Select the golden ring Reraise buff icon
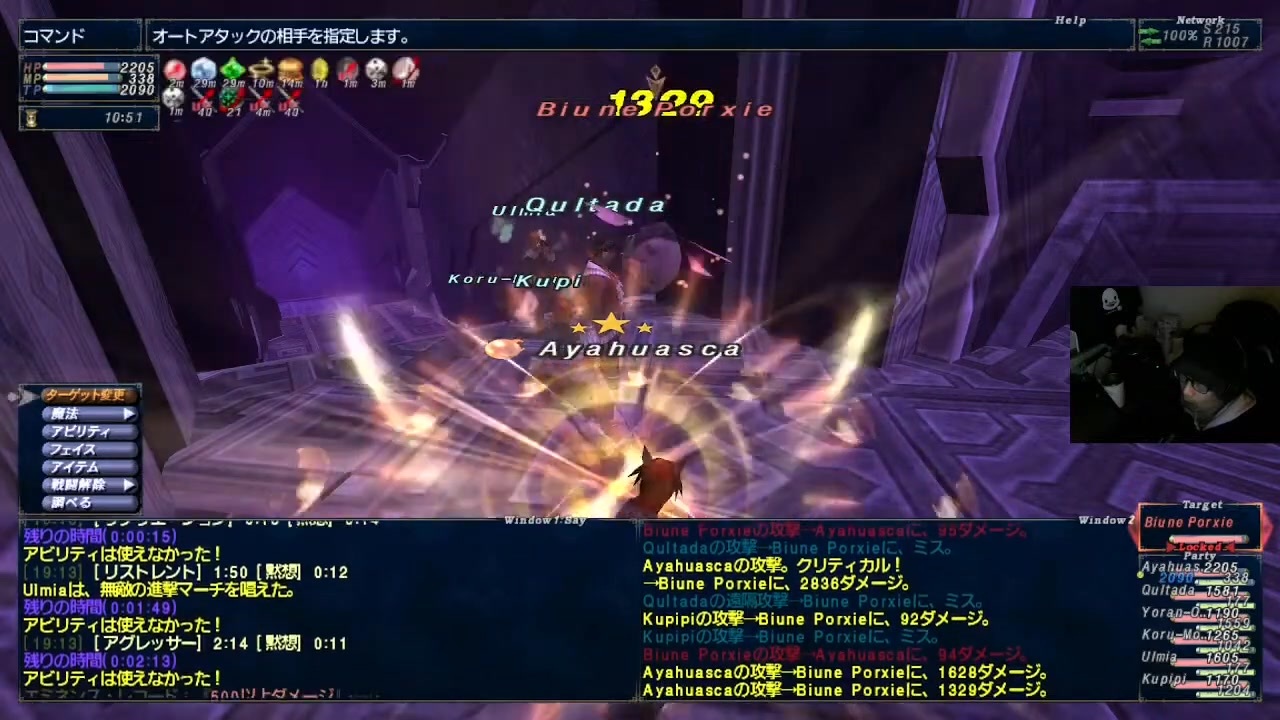Image resolution: width=1280 pixels, height=720 pixels. [261, 69]
